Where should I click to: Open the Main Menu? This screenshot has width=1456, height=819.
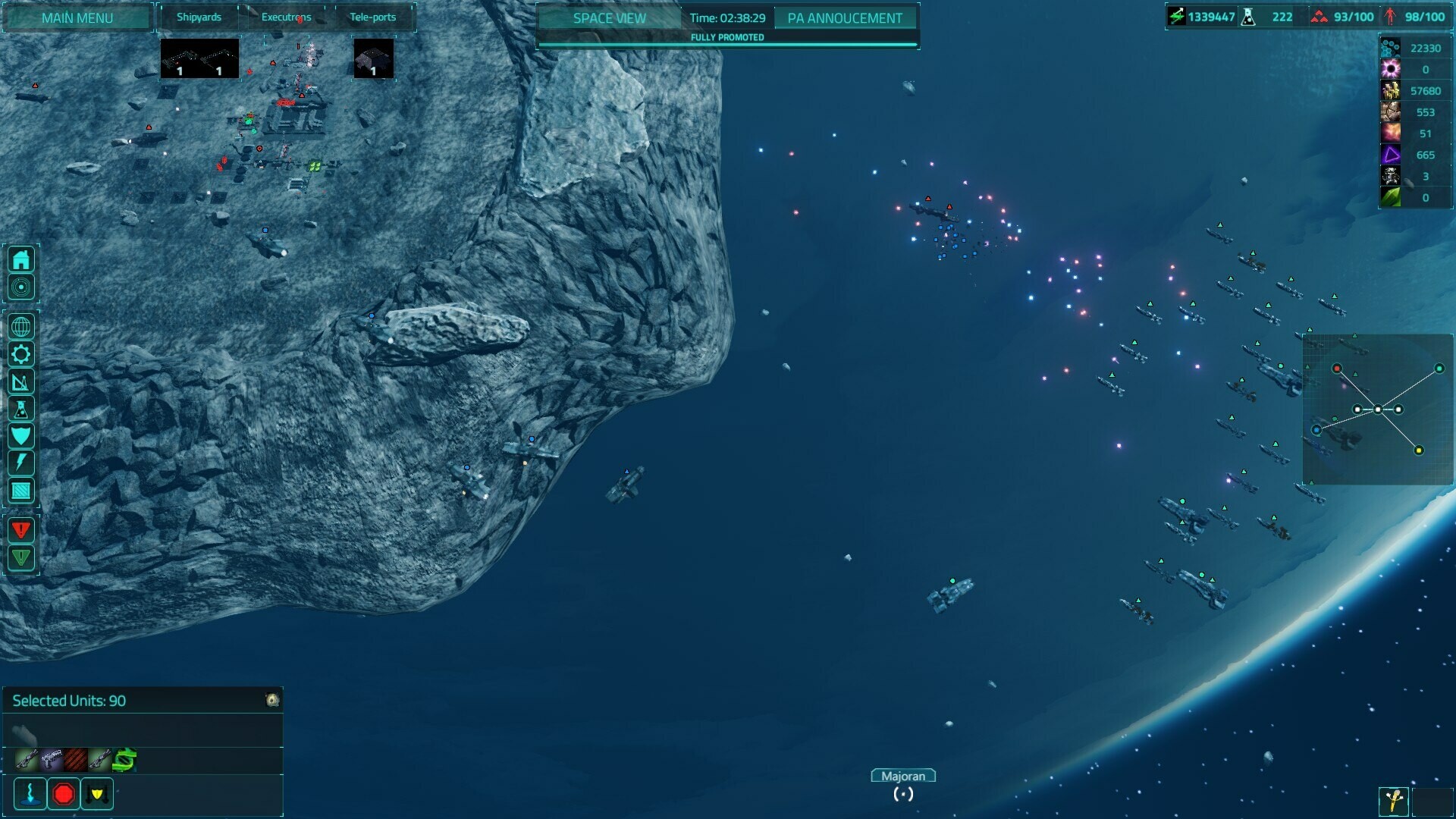pyautogui.click(x=77, y=17)
